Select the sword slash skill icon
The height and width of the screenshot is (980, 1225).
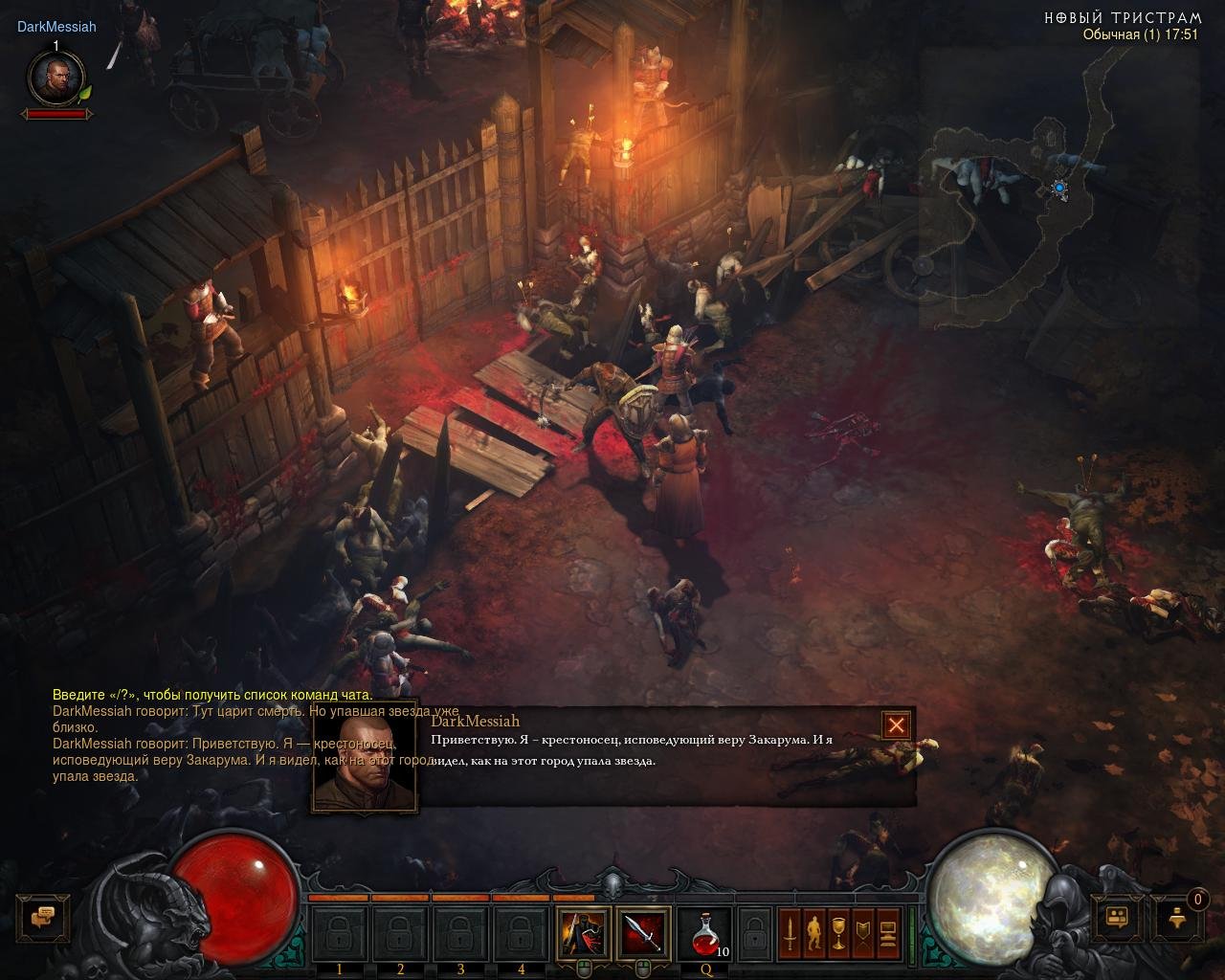642,932
